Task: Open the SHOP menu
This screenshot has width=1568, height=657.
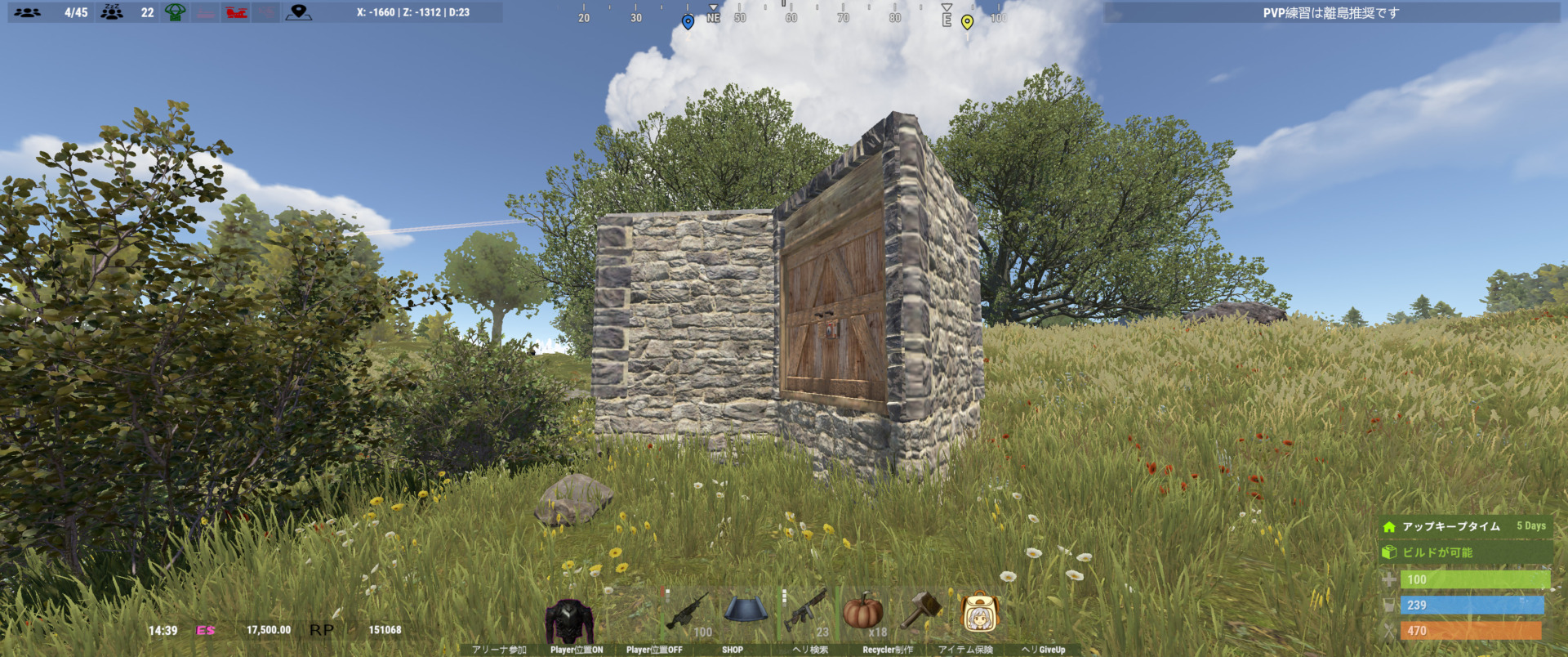Action: coord(733,649)
